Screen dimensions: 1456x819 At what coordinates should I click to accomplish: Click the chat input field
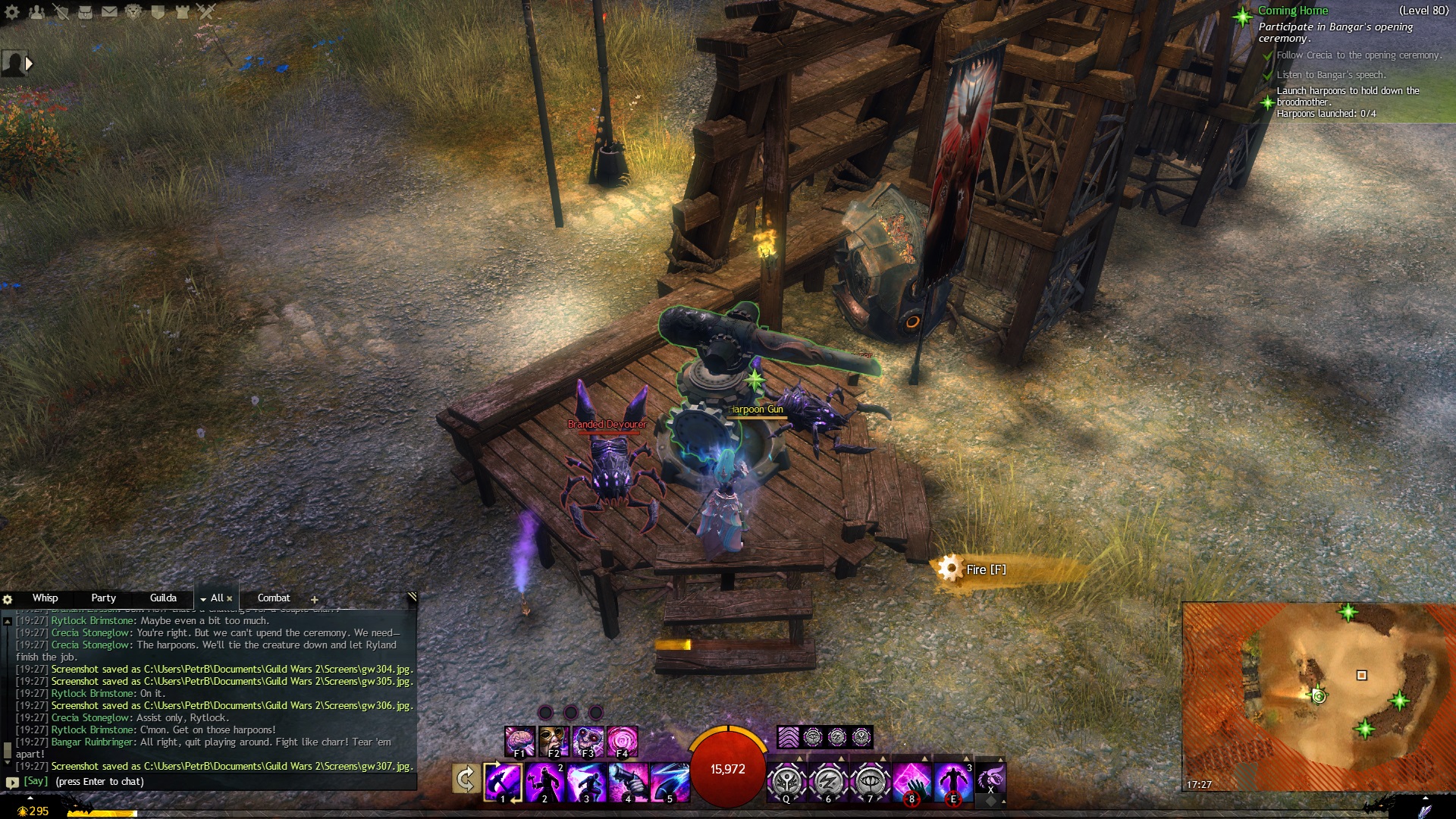pyautogui.click(x=212, y=782)
